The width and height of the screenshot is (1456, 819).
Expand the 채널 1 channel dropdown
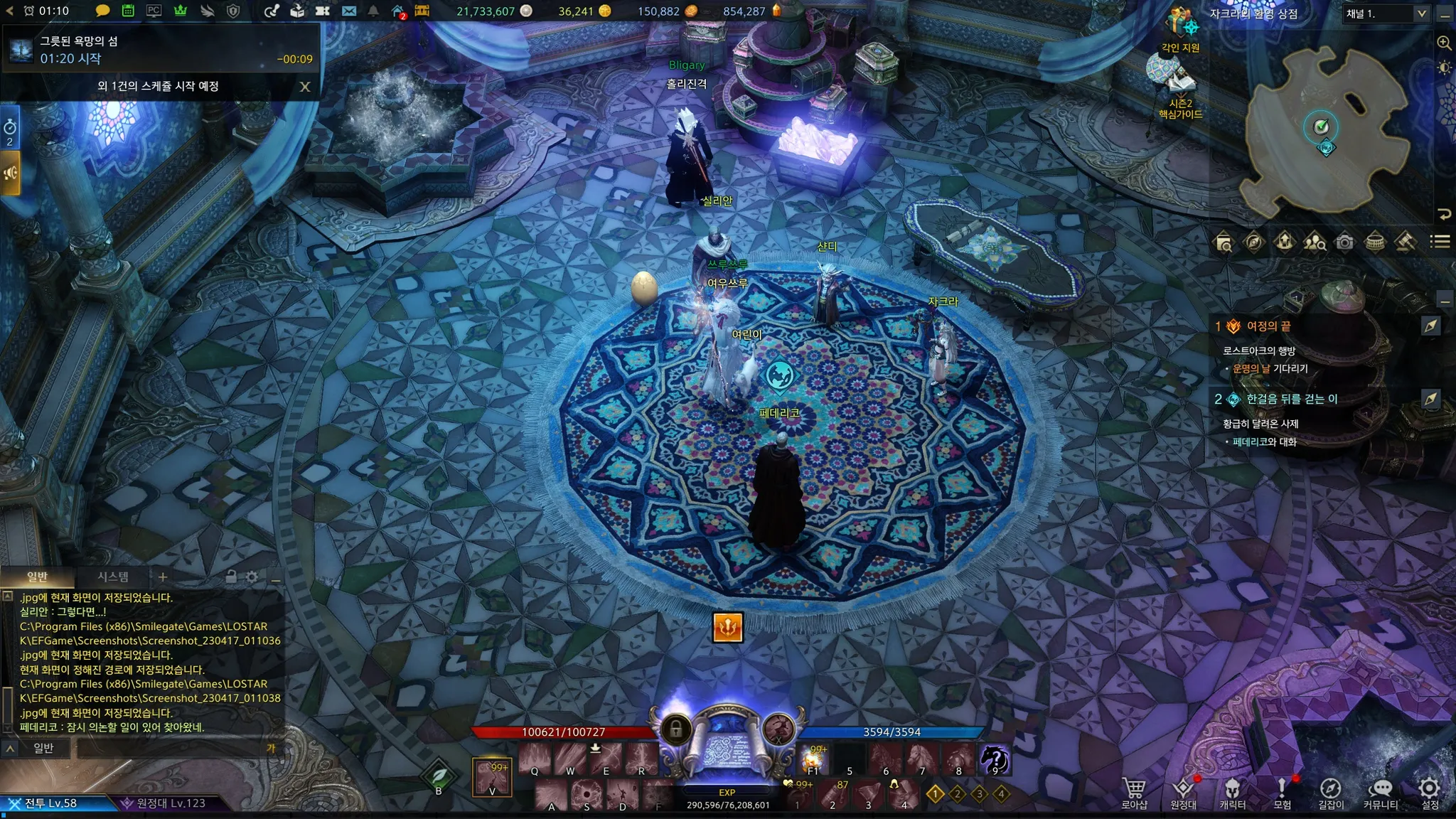1421,14
